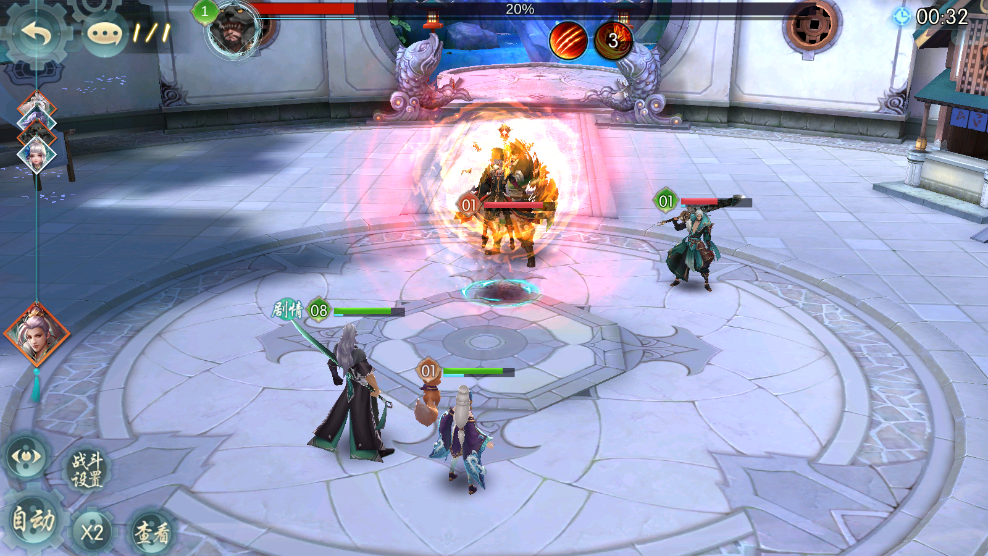
Task: Switch X2 battle speed
Action: [92, 531]
